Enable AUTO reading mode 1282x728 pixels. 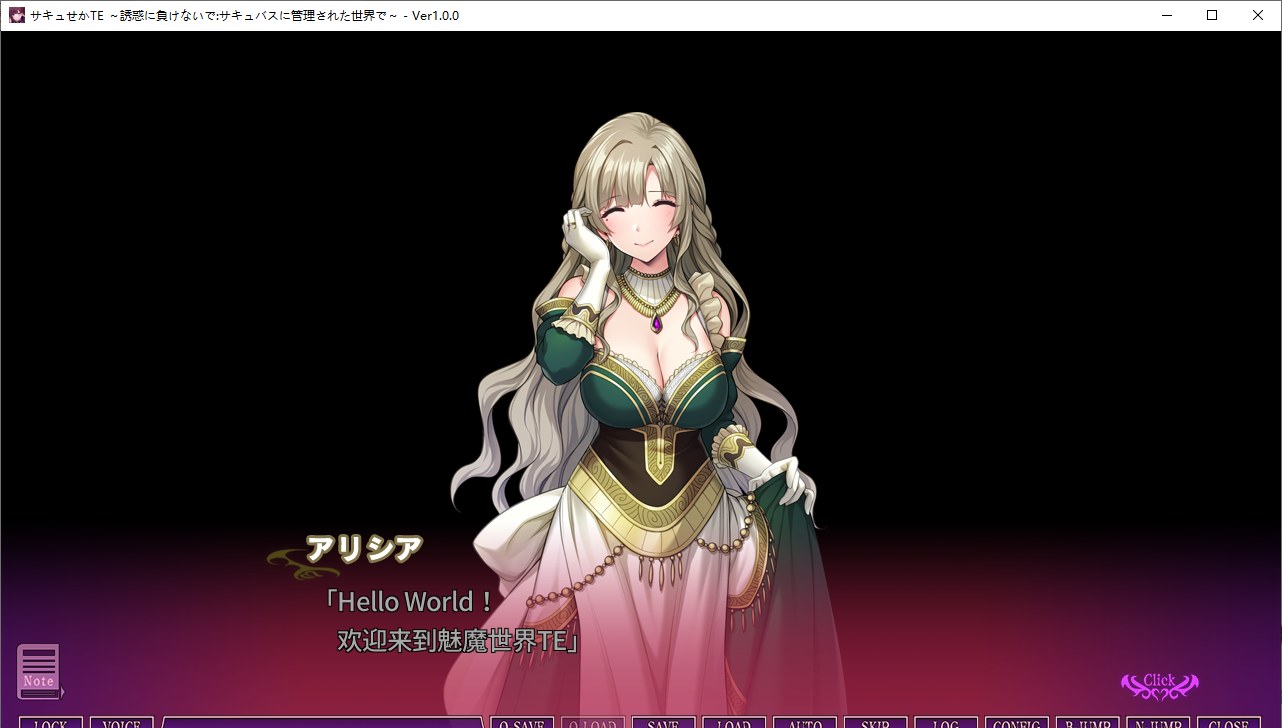(805, 723)
